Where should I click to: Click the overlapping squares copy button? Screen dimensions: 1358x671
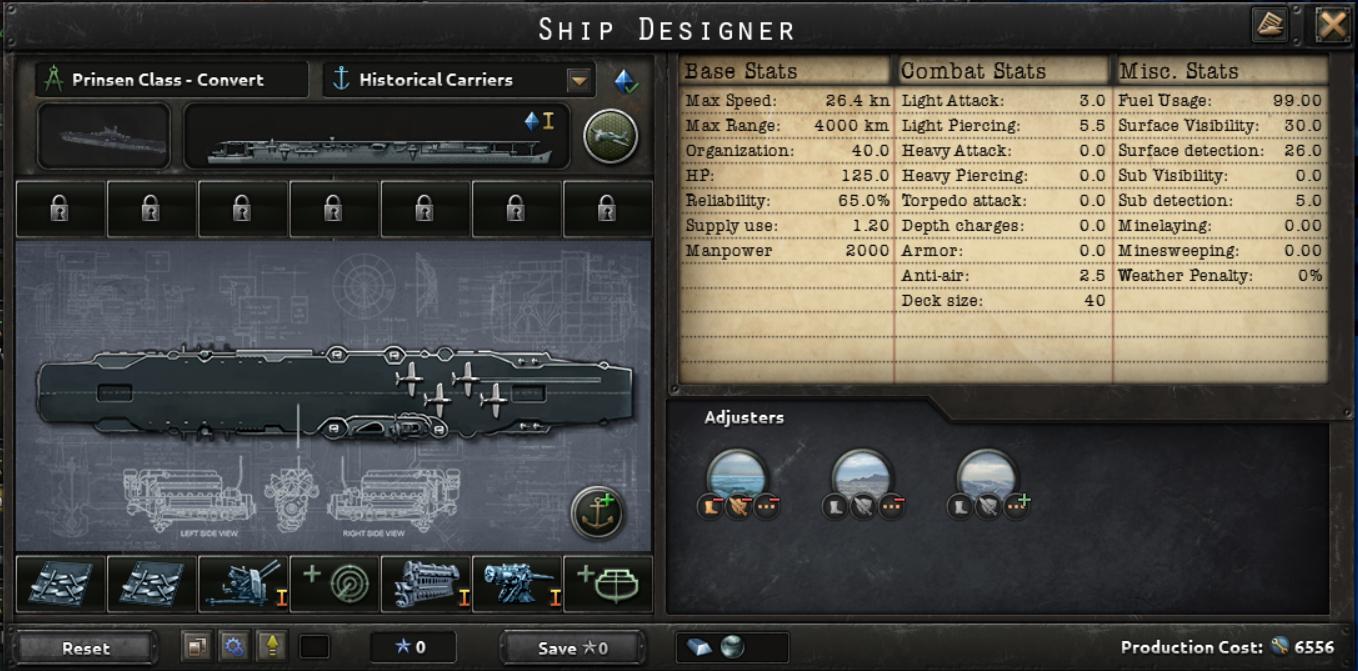point(197,647)
